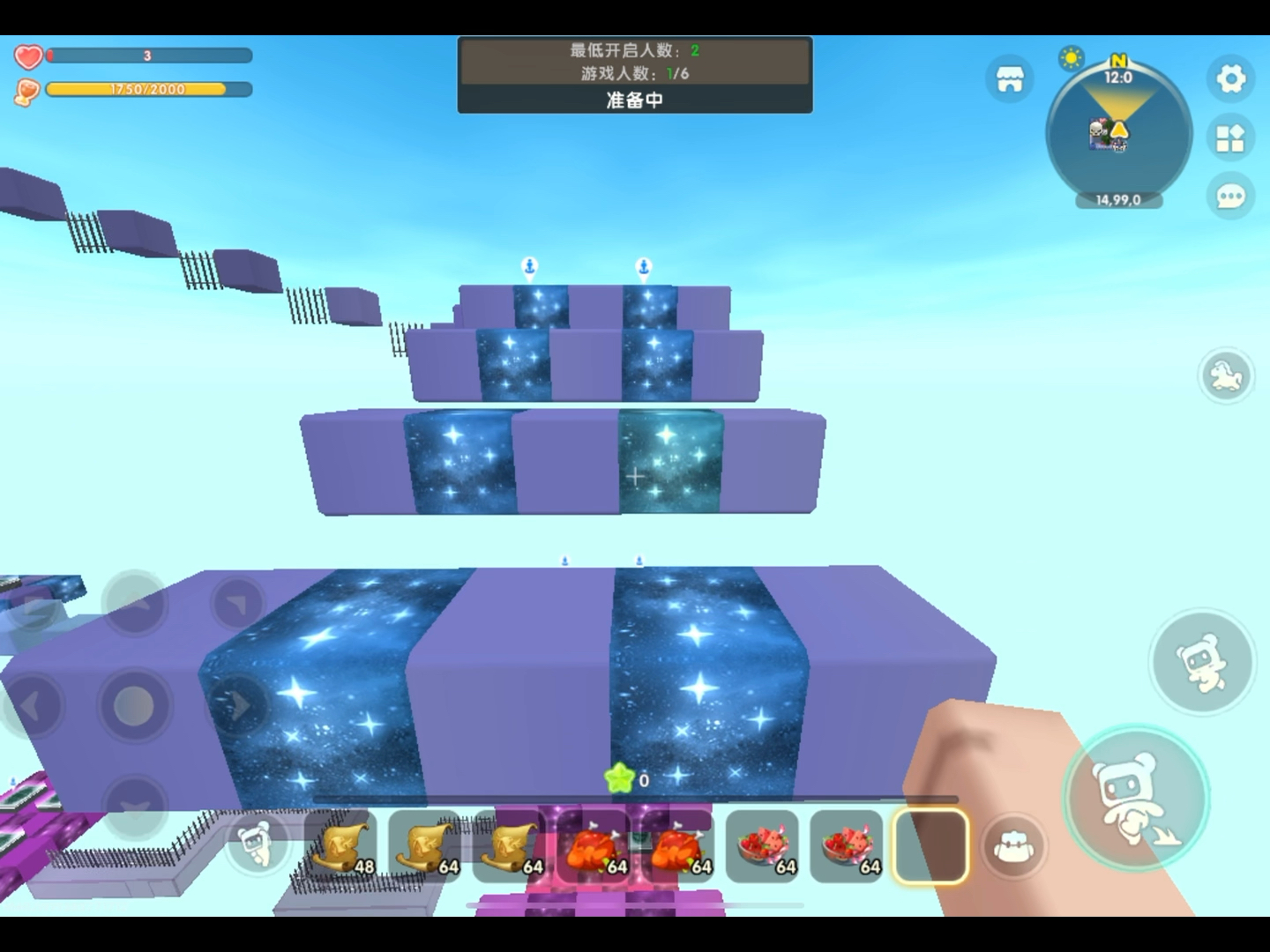Tap the D-pad move forward arrow
The image size is (1270, 952).
134,605
